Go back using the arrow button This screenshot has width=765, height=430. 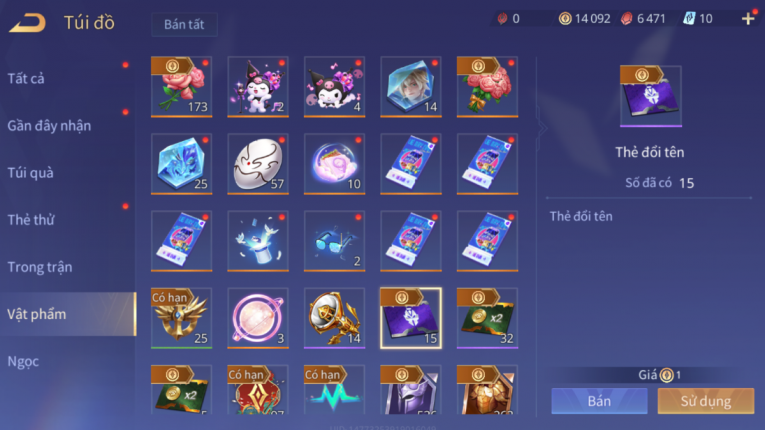(27, 22)
